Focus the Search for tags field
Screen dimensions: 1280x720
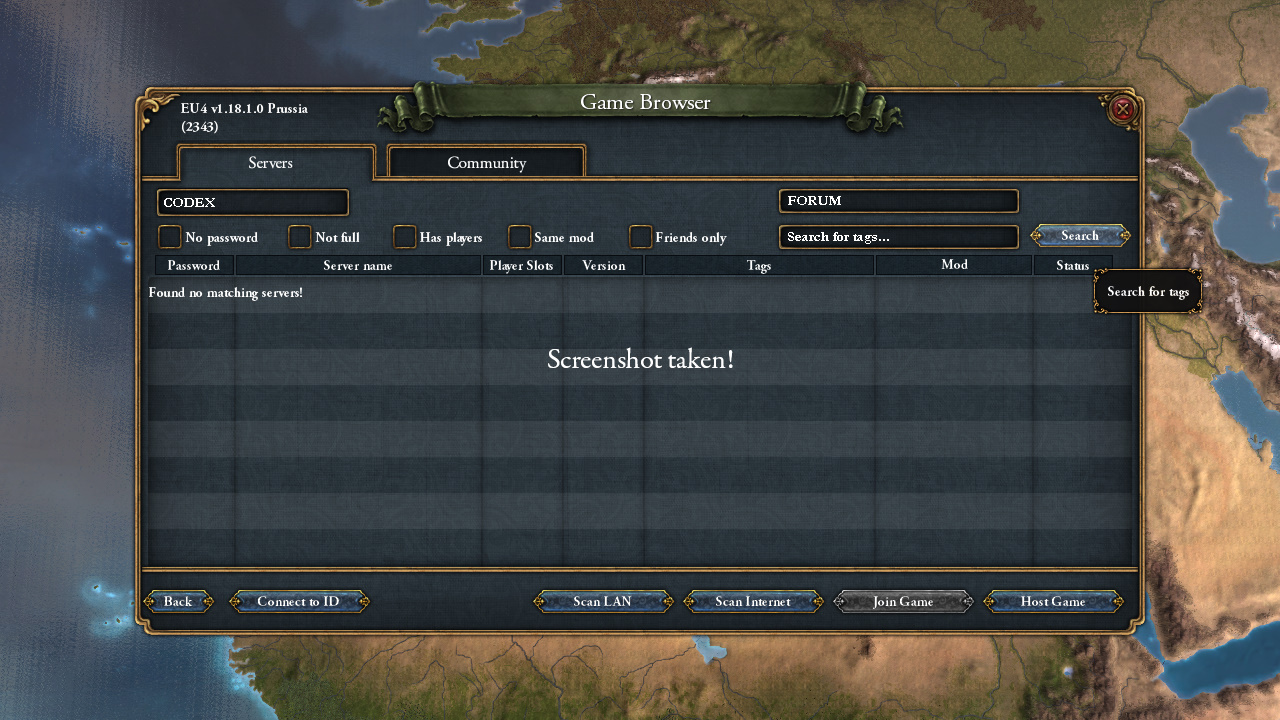coord(898,237)
